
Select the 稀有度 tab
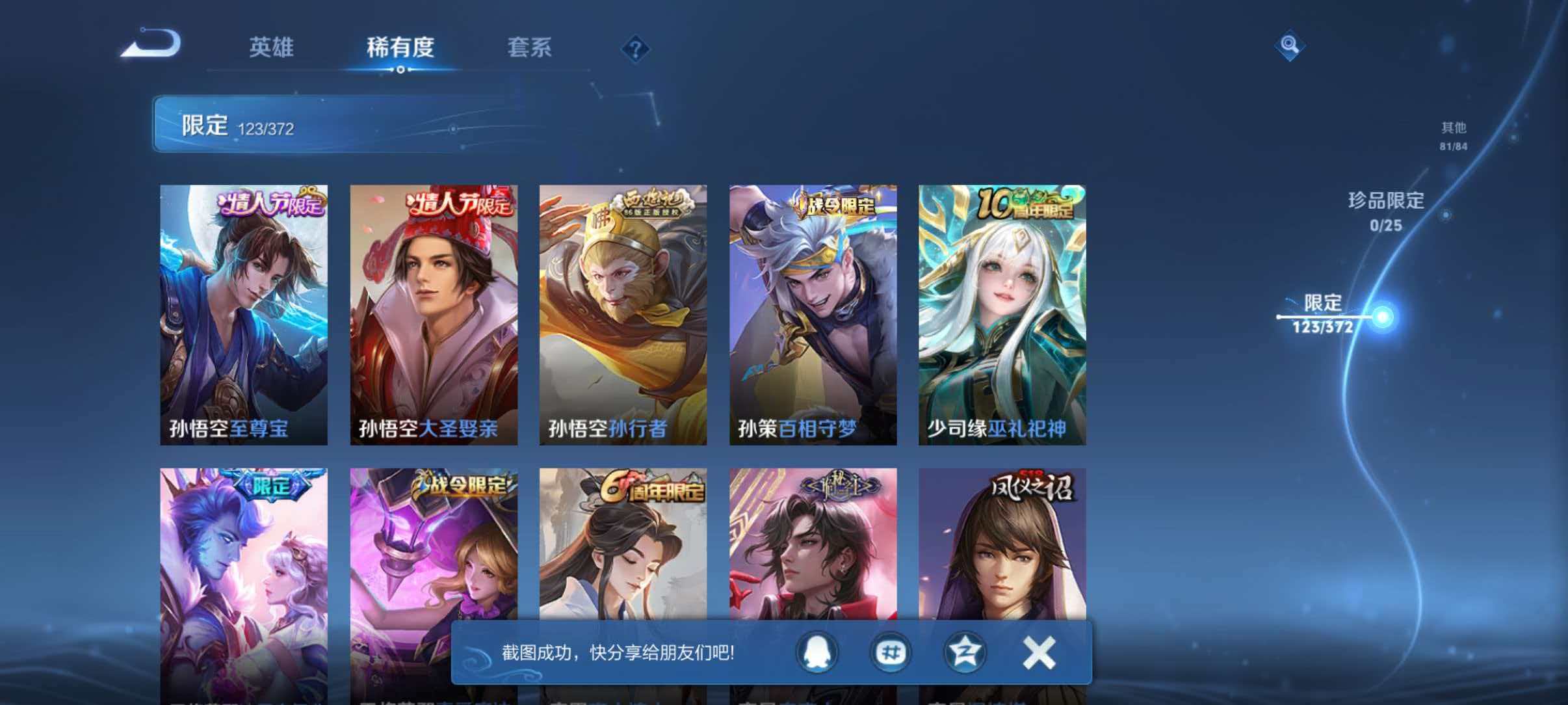pyautogui.click(x=400, y=48)
